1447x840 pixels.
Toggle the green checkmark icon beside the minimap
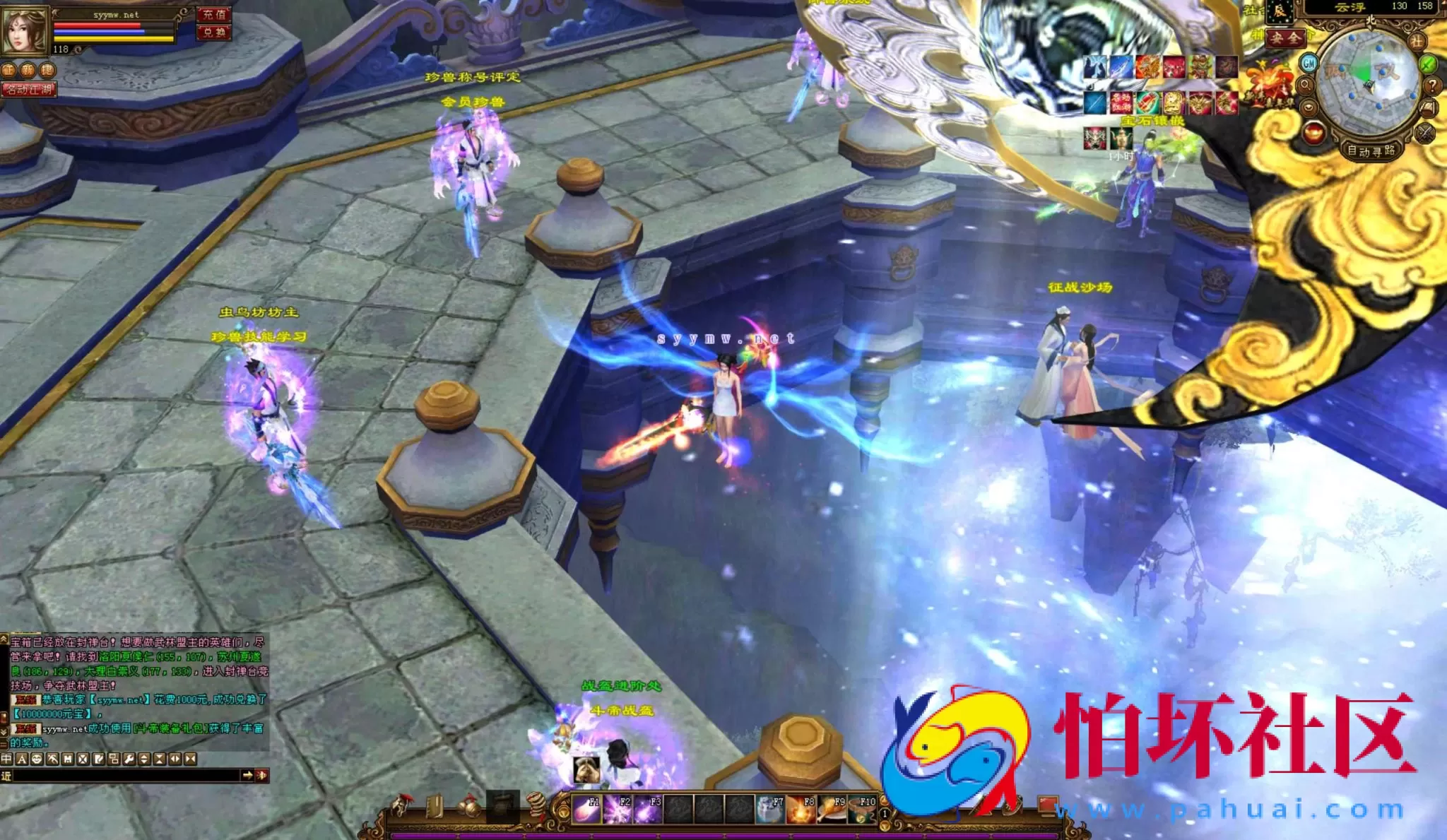(x=1427, y=64)
